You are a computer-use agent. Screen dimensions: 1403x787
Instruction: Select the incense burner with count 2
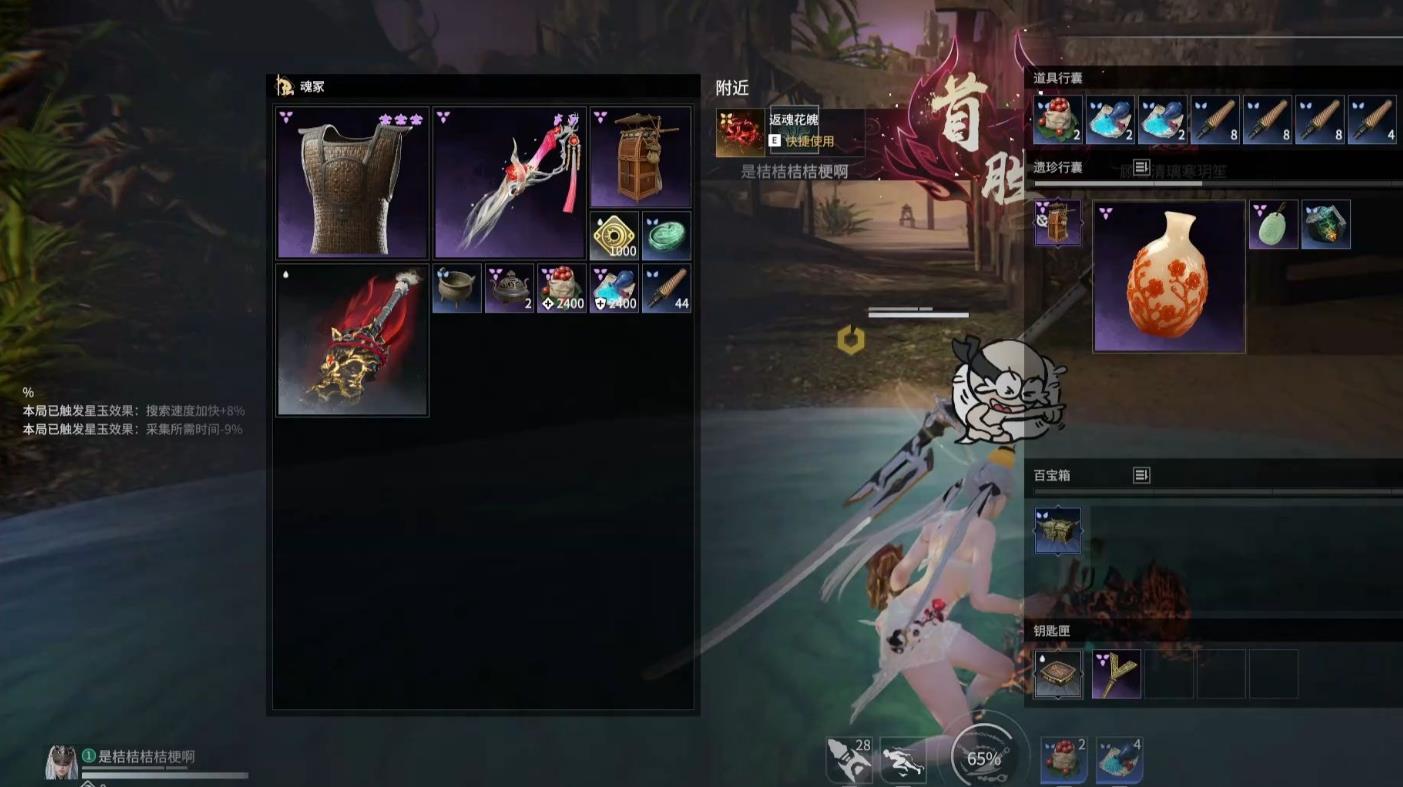509,288
